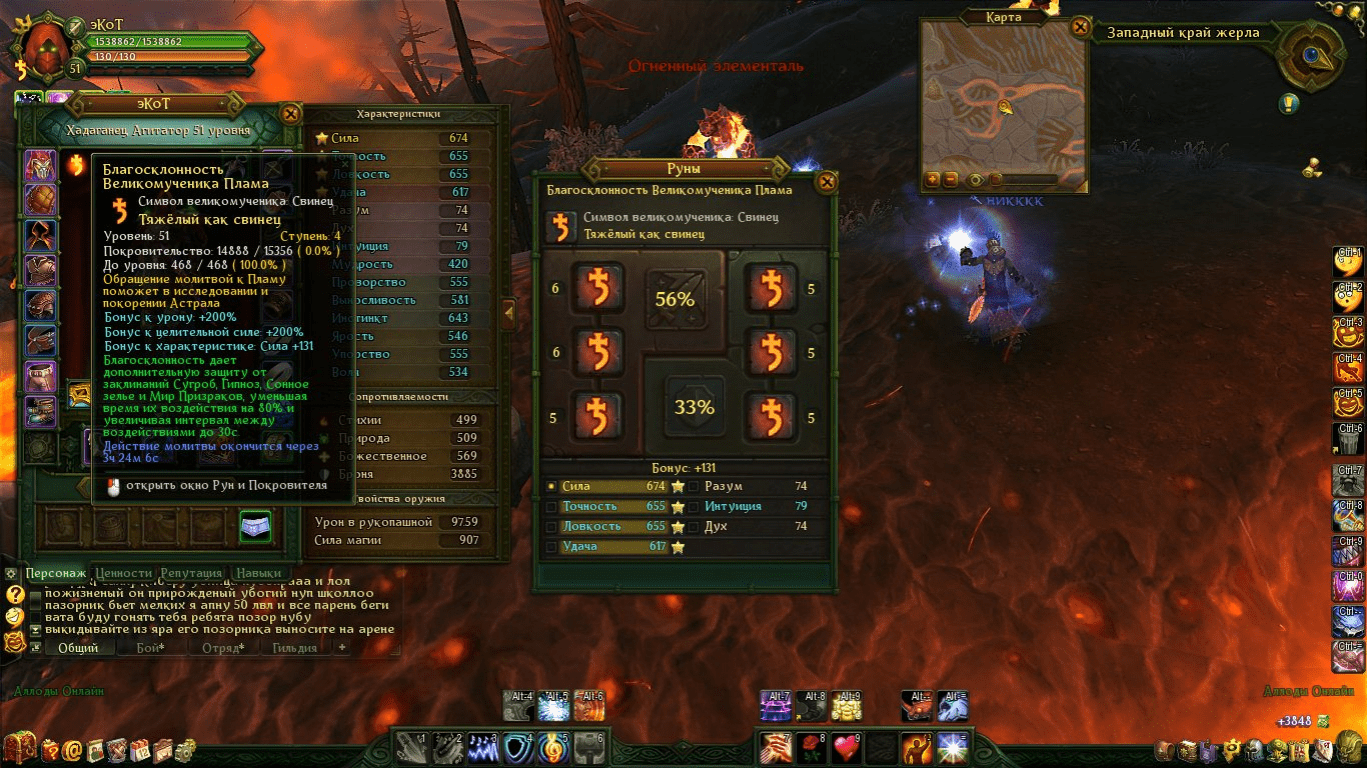Select the Сила stat radio button
The image size is (1367, 768).
click(x=551, y=487)
